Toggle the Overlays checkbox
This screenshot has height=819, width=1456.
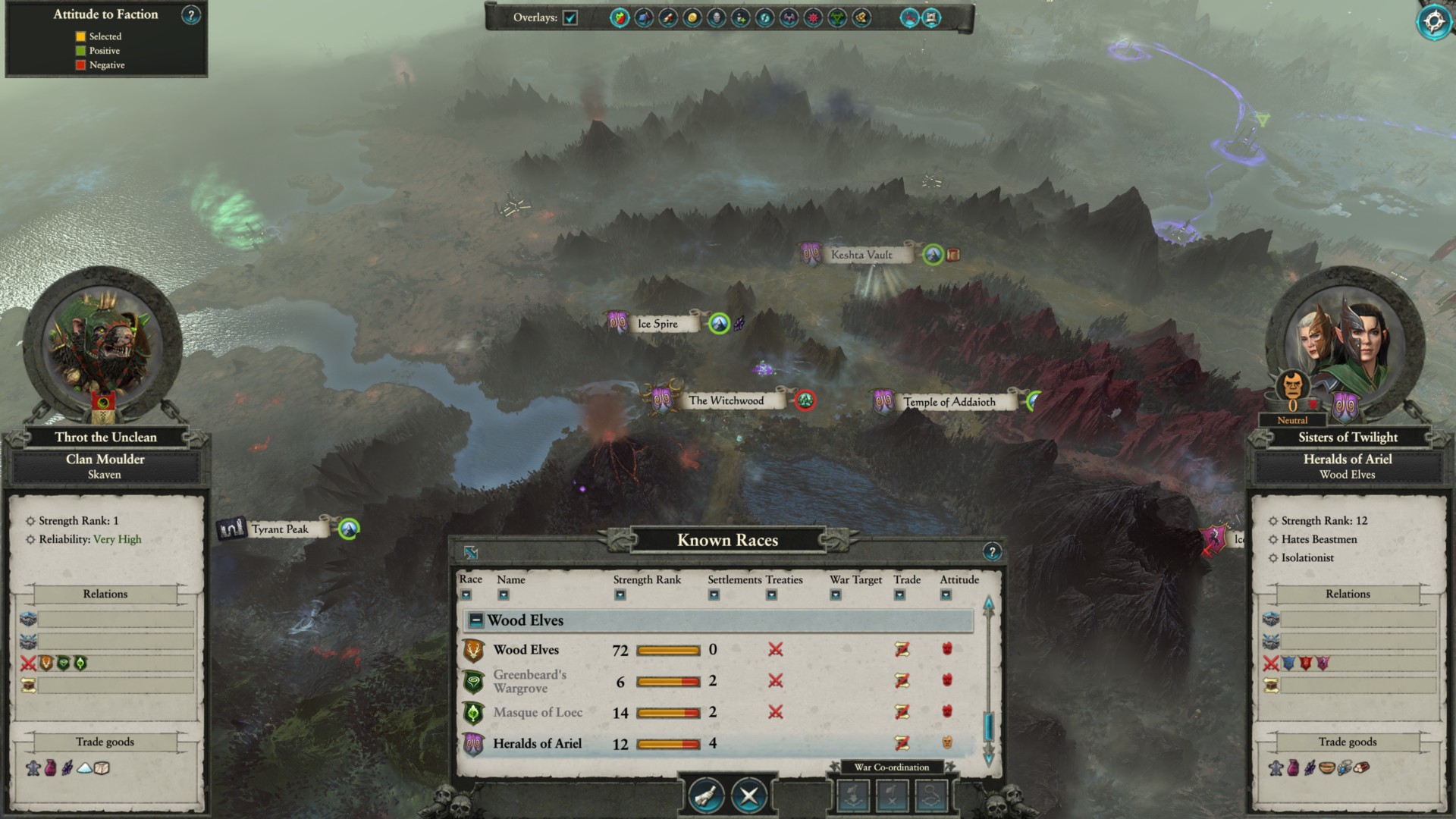570,17
